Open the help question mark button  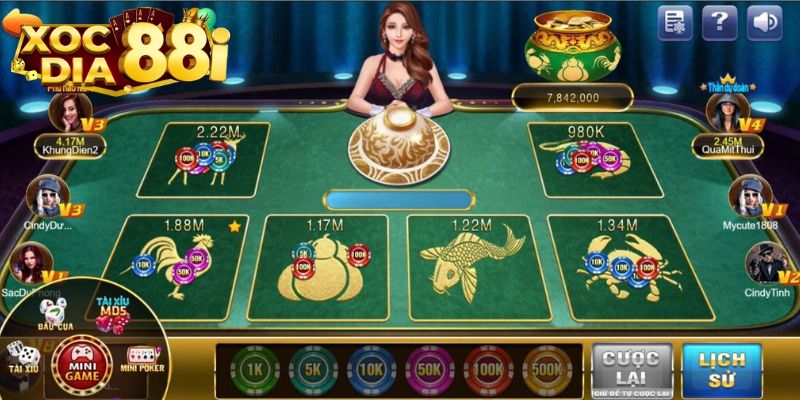click(x=719, y=22)
